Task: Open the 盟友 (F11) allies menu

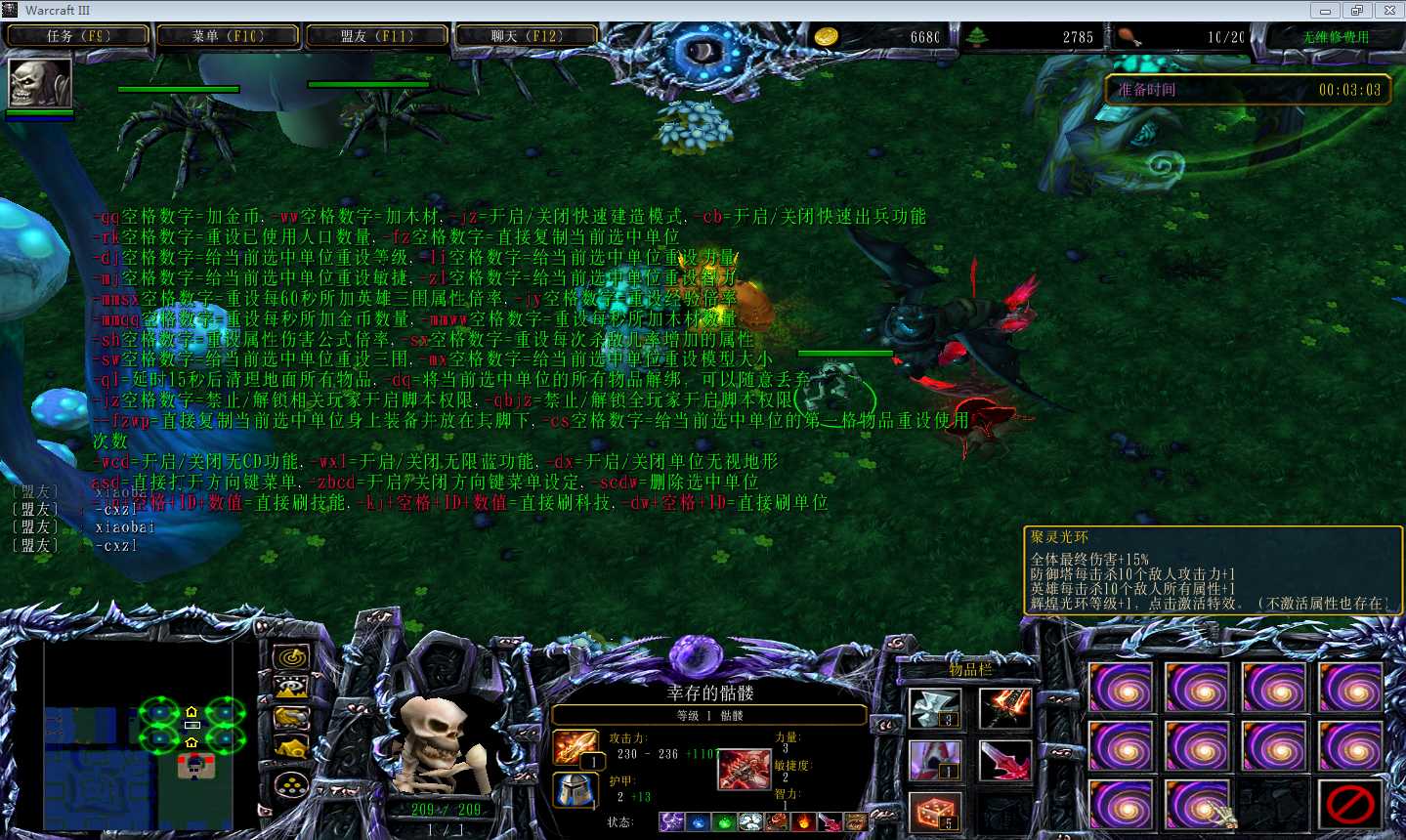Action: 377,36
